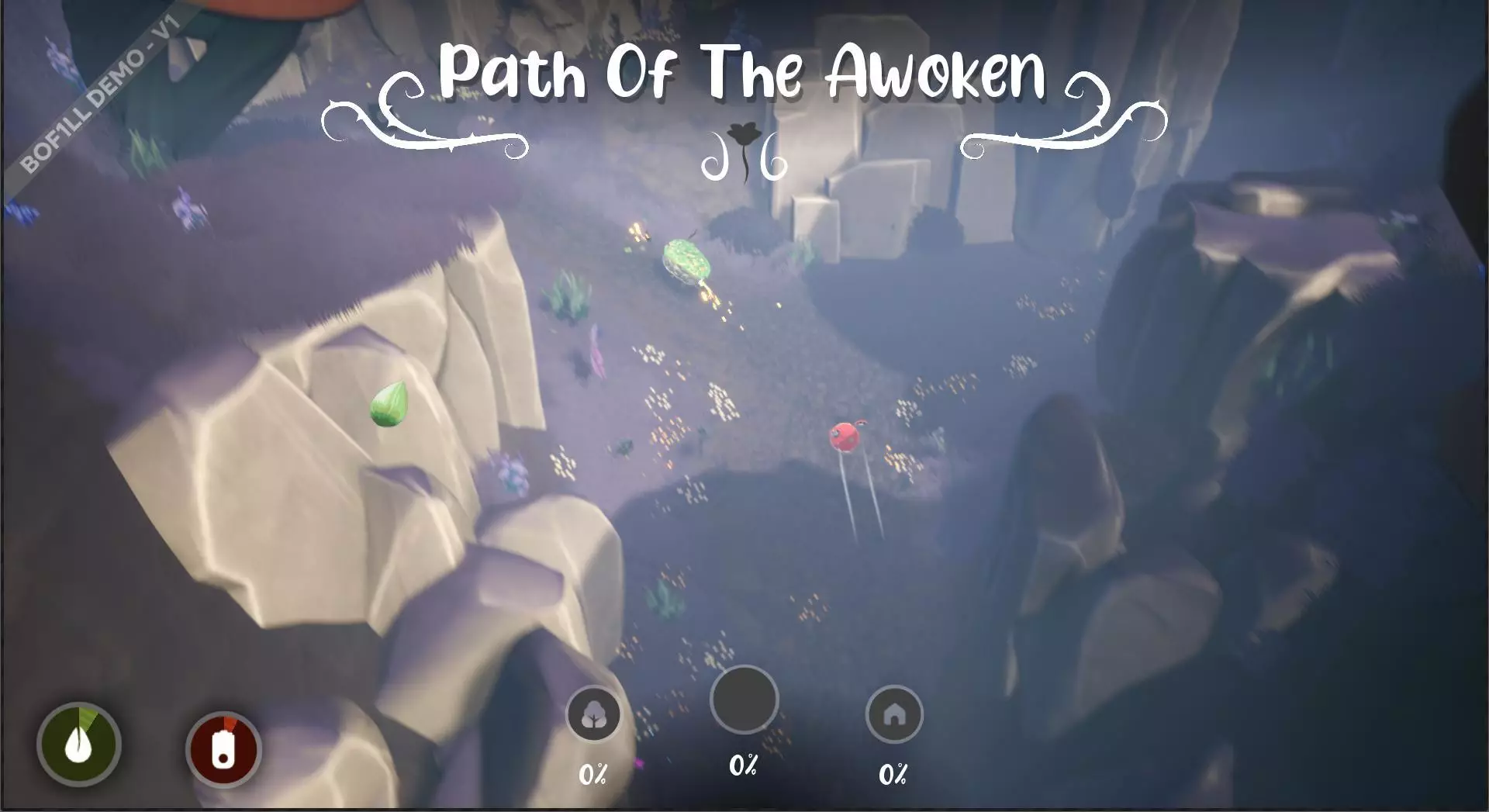Click the 0% progress label under the tree icon
Image resolution: width=1489 pixels, height=812 pixels.
click(593, 773)
